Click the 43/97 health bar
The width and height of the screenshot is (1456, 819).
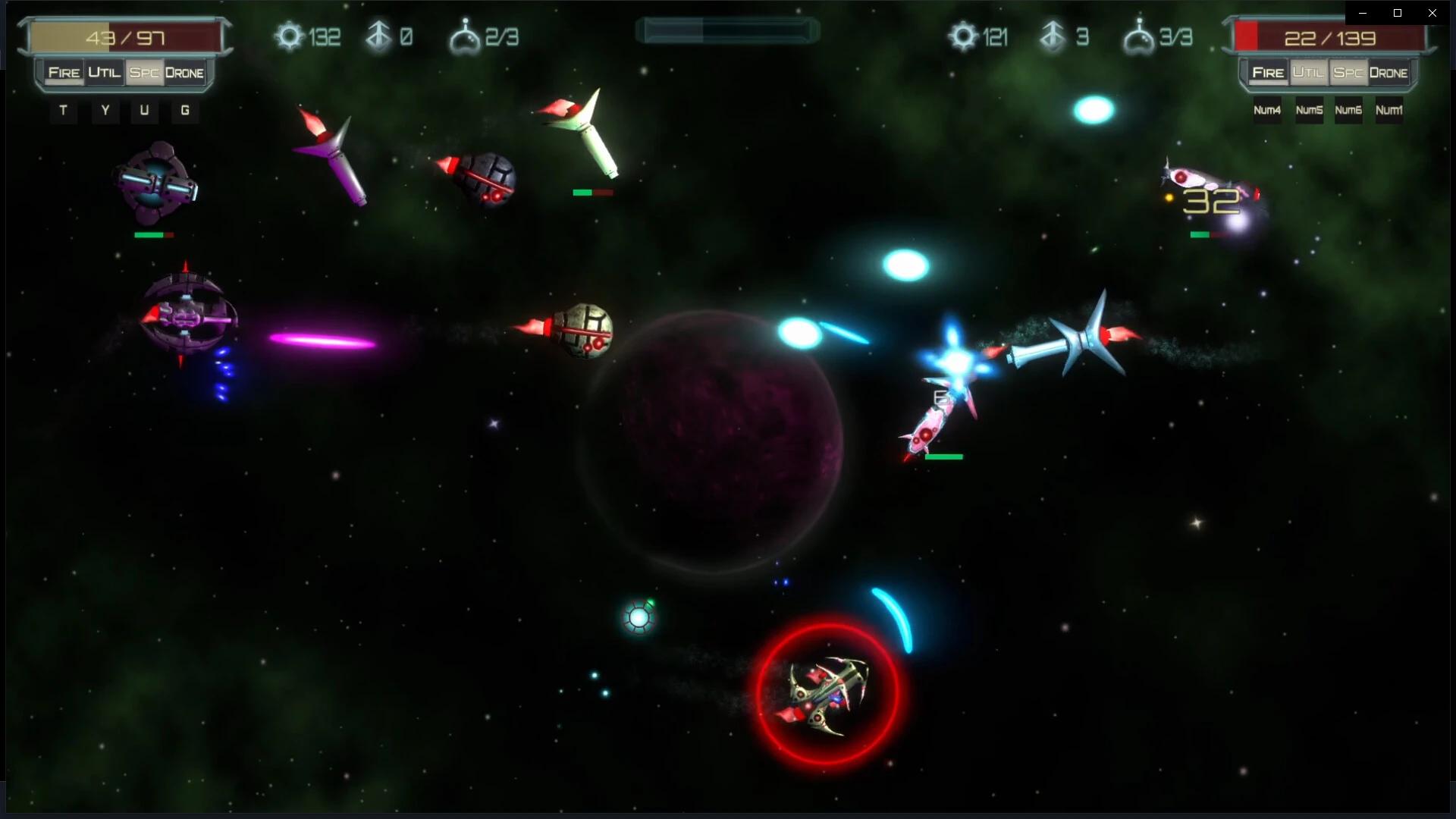pyautogui.click(x=125, y=34)
